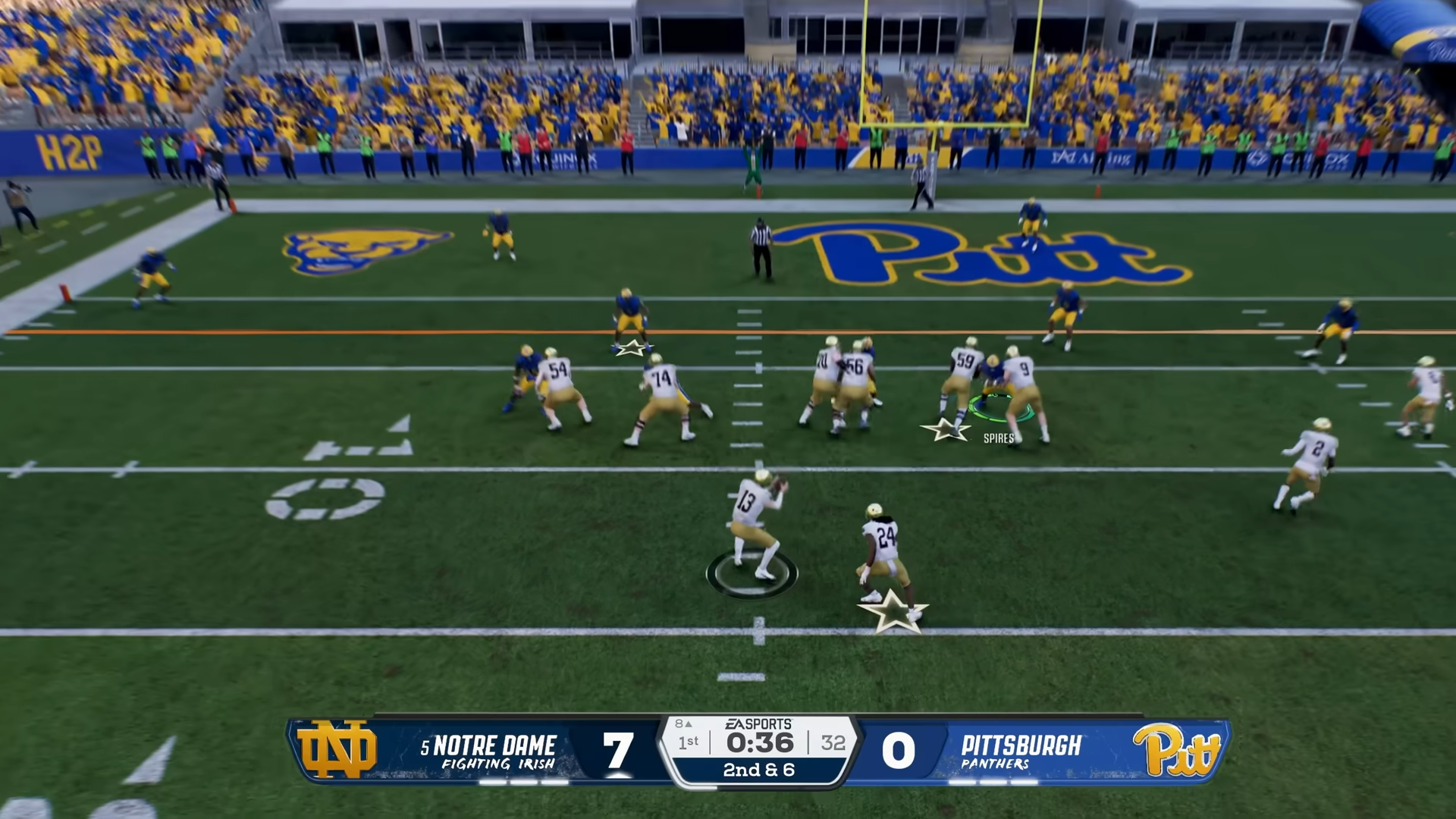The image size is (1456, 819).
Task: Select quarterback 13 with the control ring
Action: 754,528
